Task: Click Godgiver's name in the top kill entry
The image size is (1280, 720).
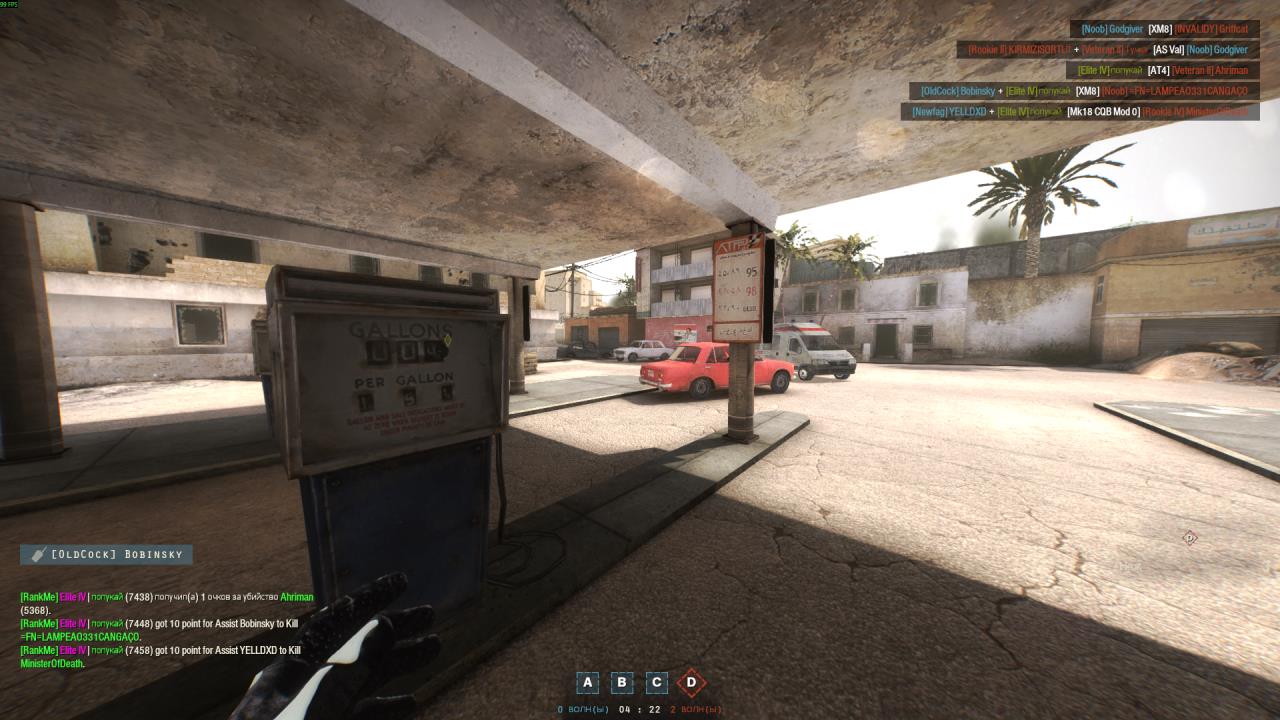Action: pos(1123,29)
